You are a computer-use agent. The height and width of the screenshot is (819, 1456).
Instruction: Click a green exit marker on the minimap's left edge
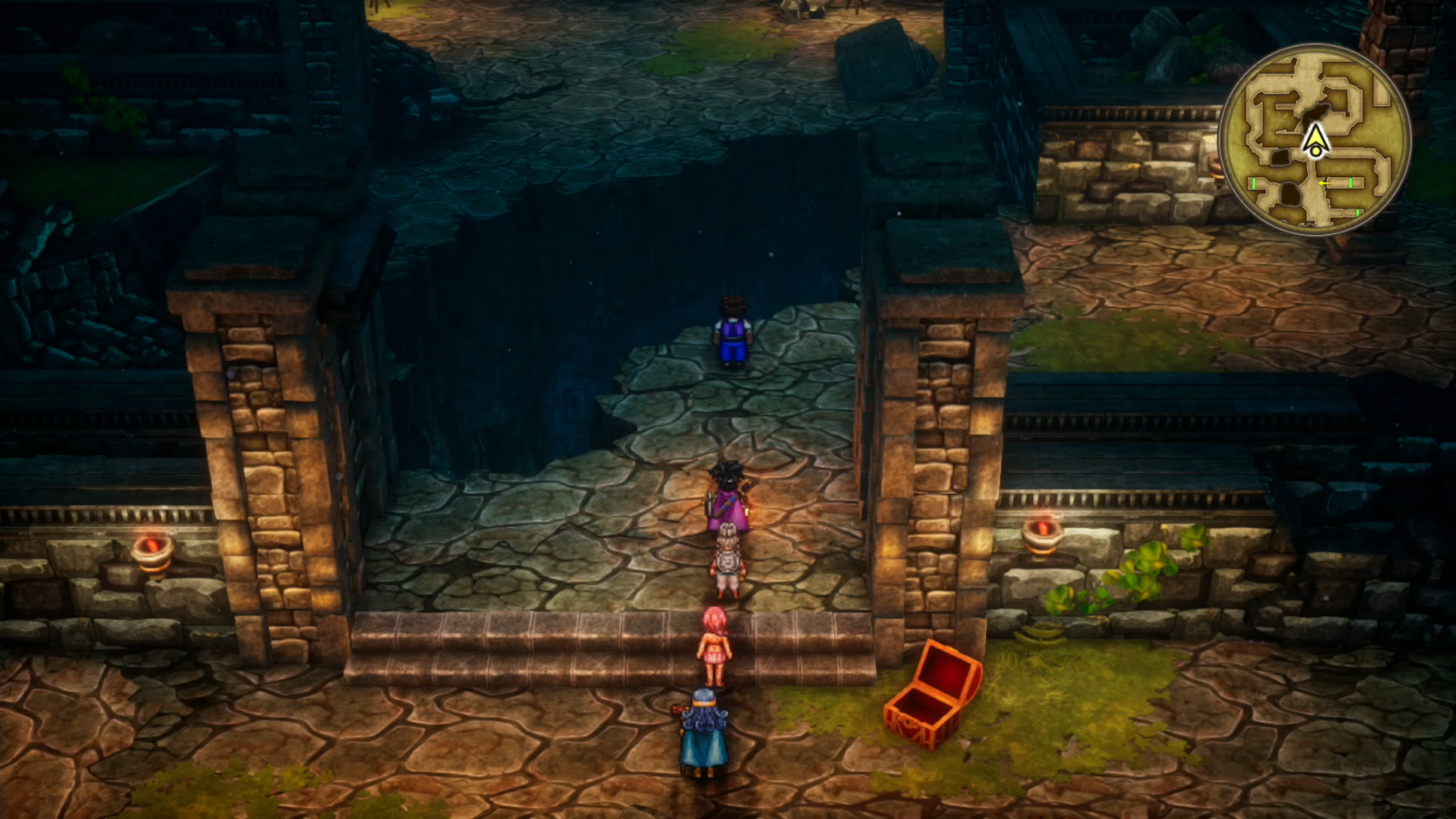[x=1253, y=182]
